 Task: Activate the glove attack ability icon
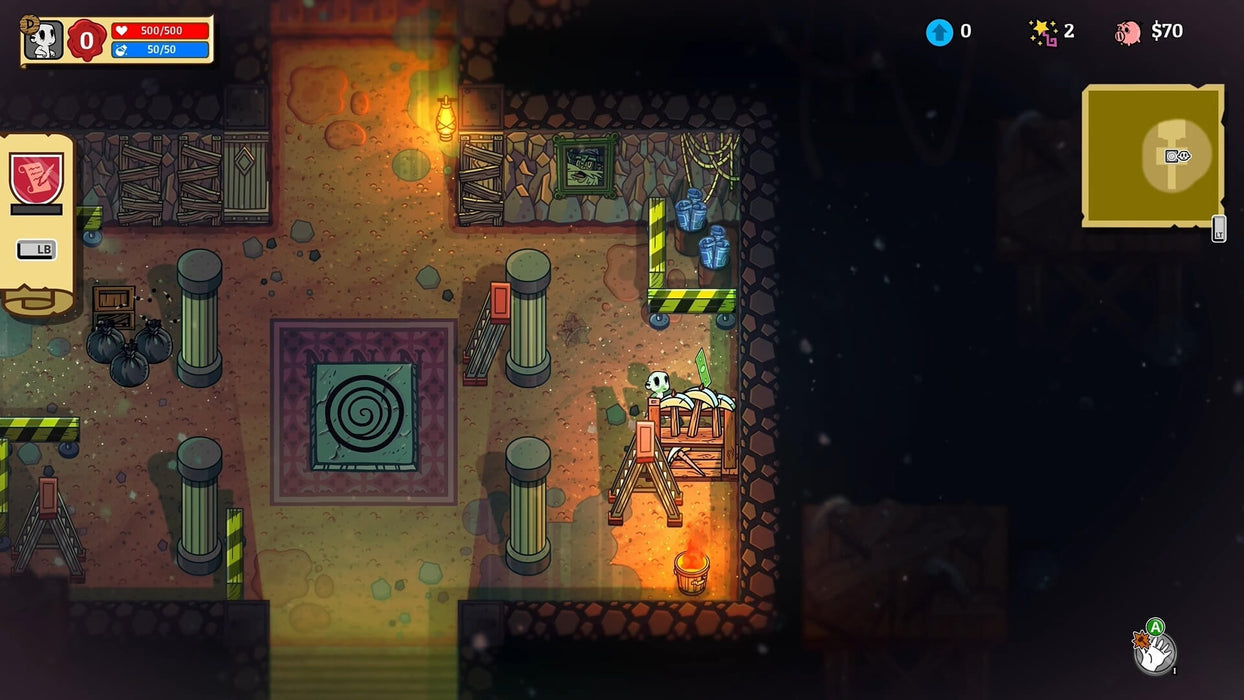coord(1155,651)
